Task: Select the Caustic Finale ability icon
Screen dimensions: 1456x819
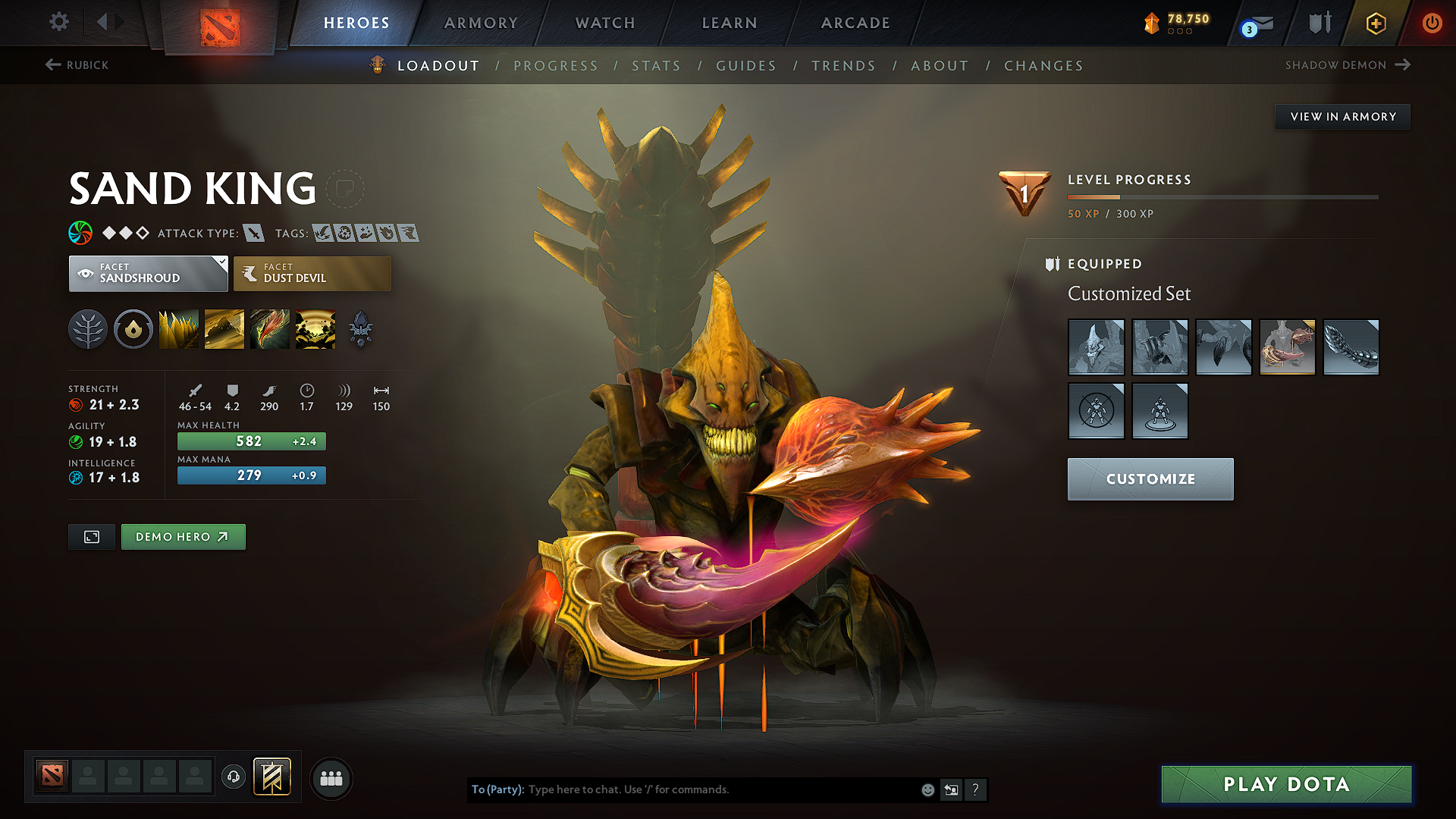Action: 269,328
